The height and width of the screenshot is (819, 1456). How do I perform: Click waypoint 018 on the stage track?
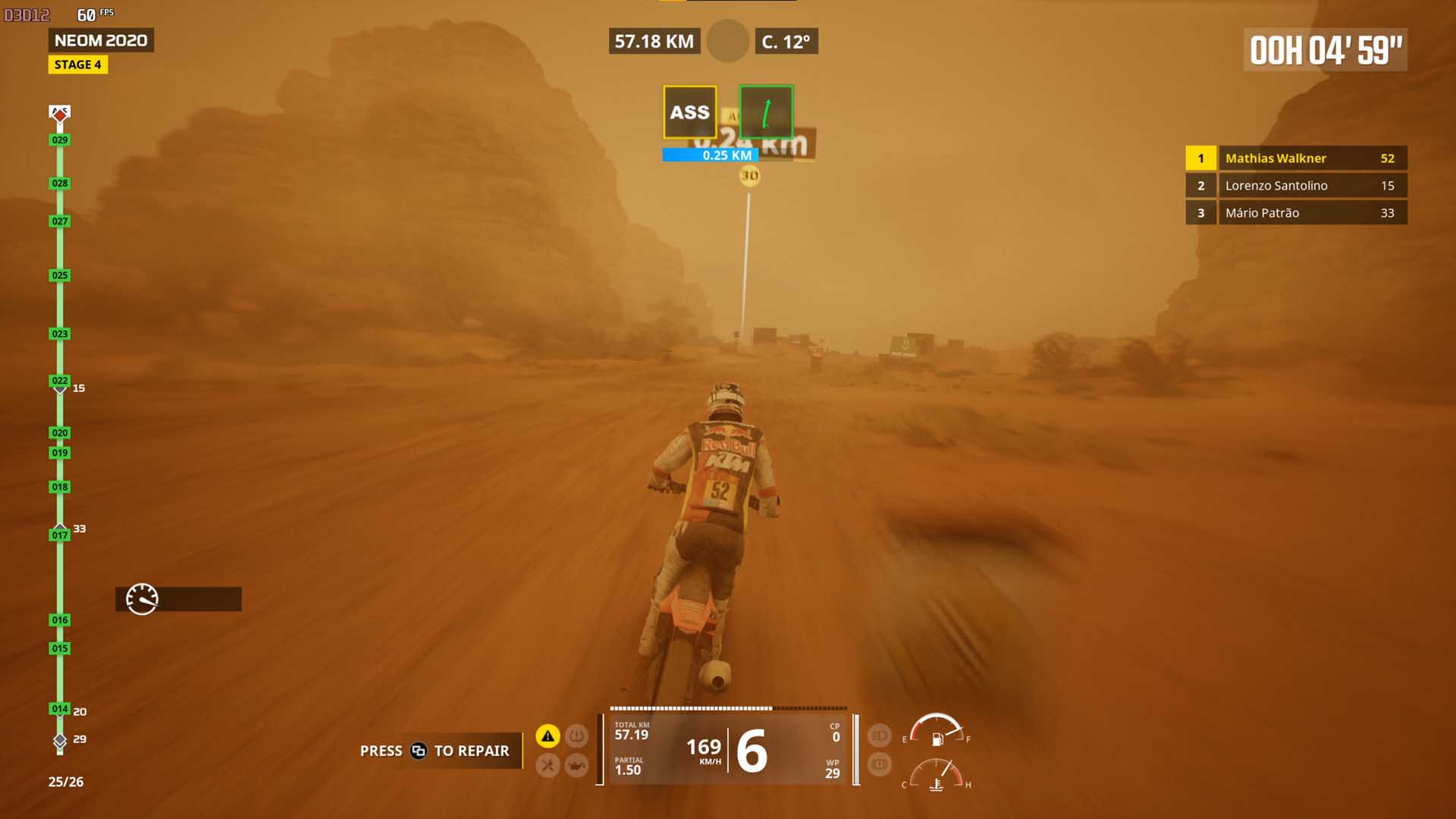coord(60,487)
